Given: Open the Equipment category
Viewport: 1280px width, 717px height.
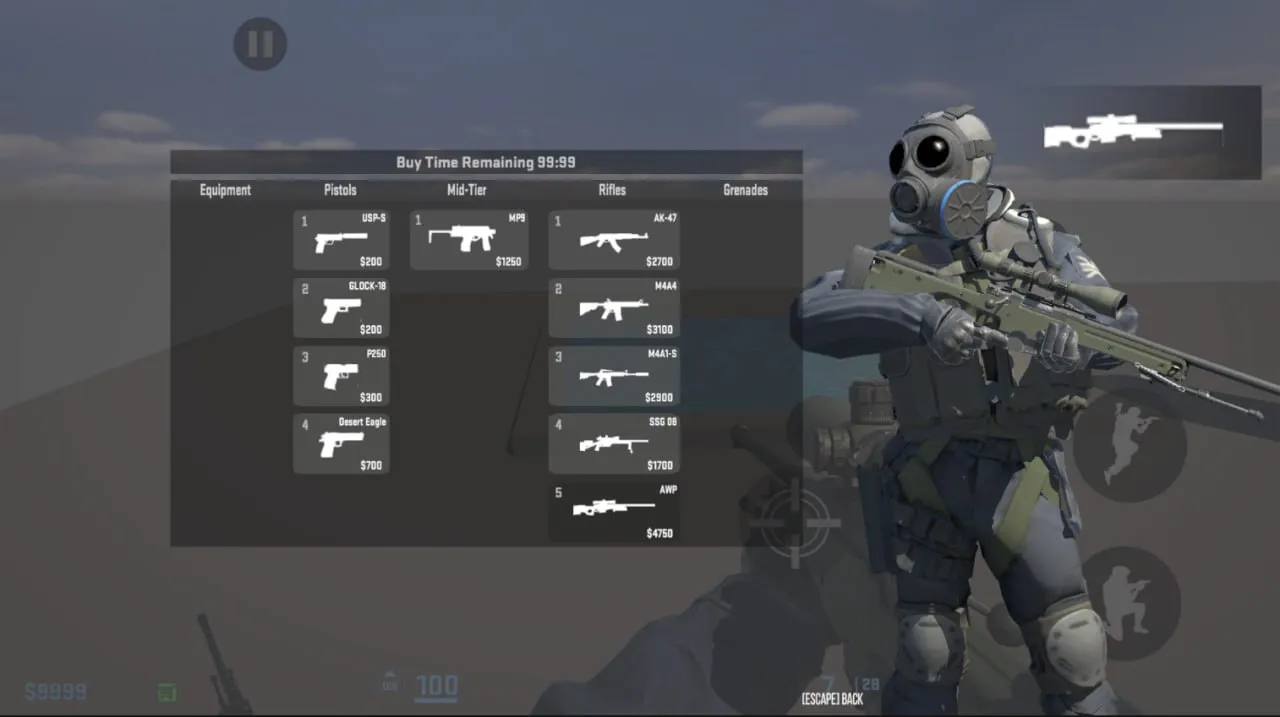Looking at the screenshot, I should pyautogui.click(x=225, y=190).
